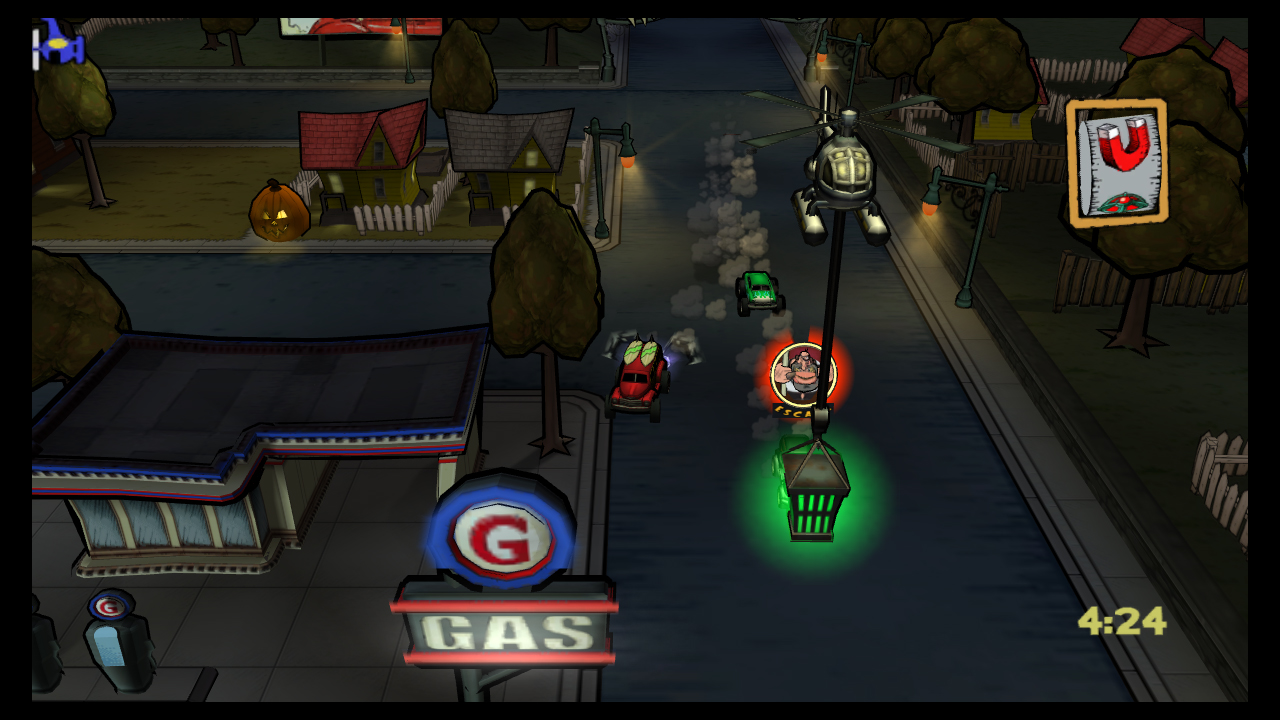Click the escaped prisoner portrait badge

[x=801, y=375]
